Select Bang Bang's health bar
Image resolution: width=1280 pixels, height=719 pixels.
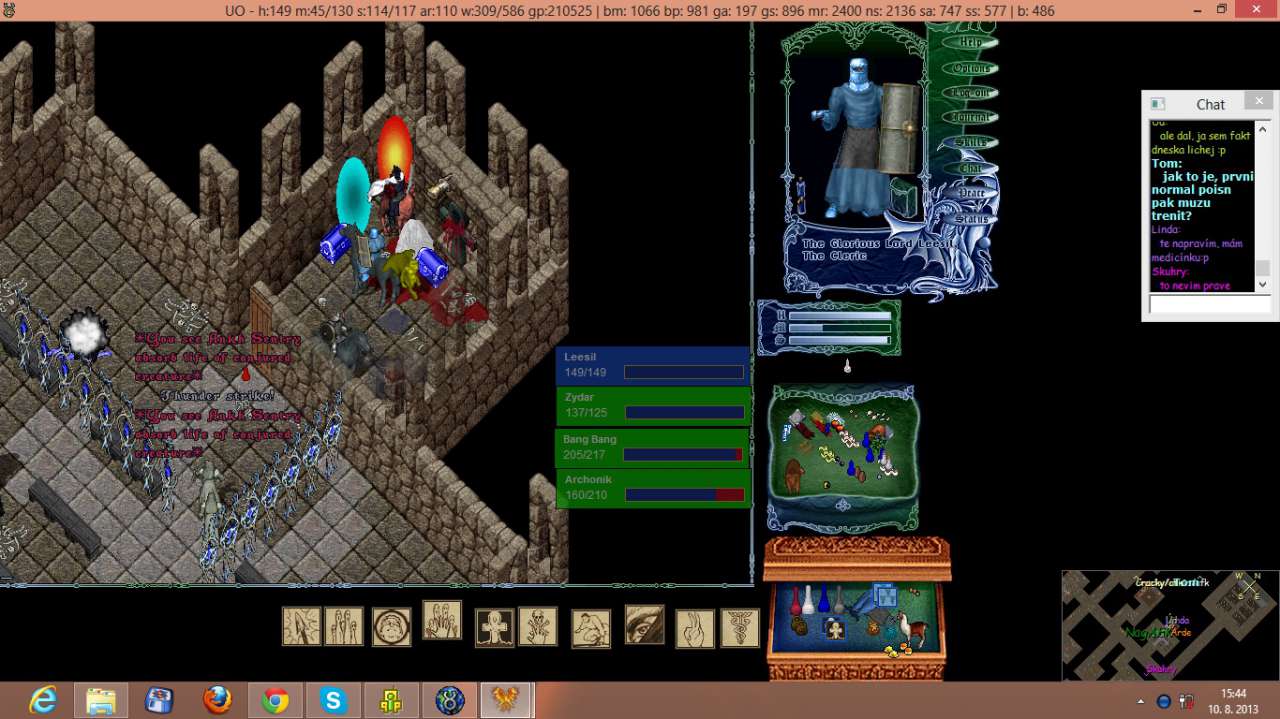(653, 447)
